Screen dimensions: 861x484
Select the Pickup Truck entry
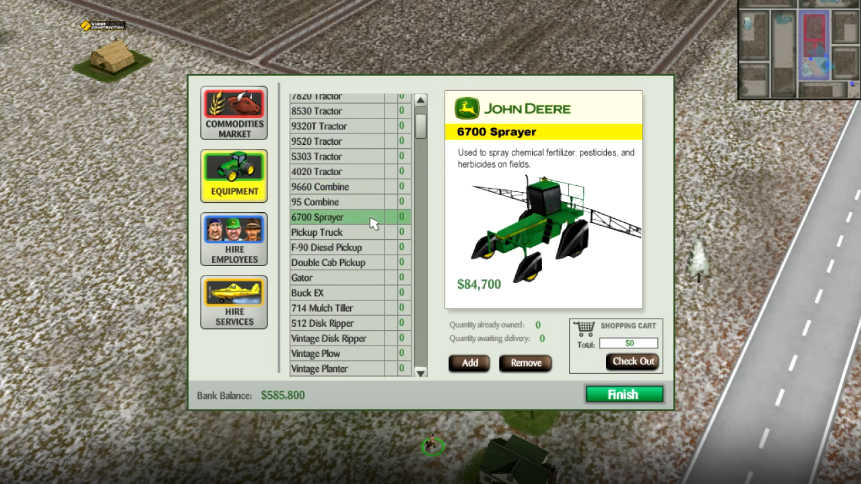pos(337,232)
